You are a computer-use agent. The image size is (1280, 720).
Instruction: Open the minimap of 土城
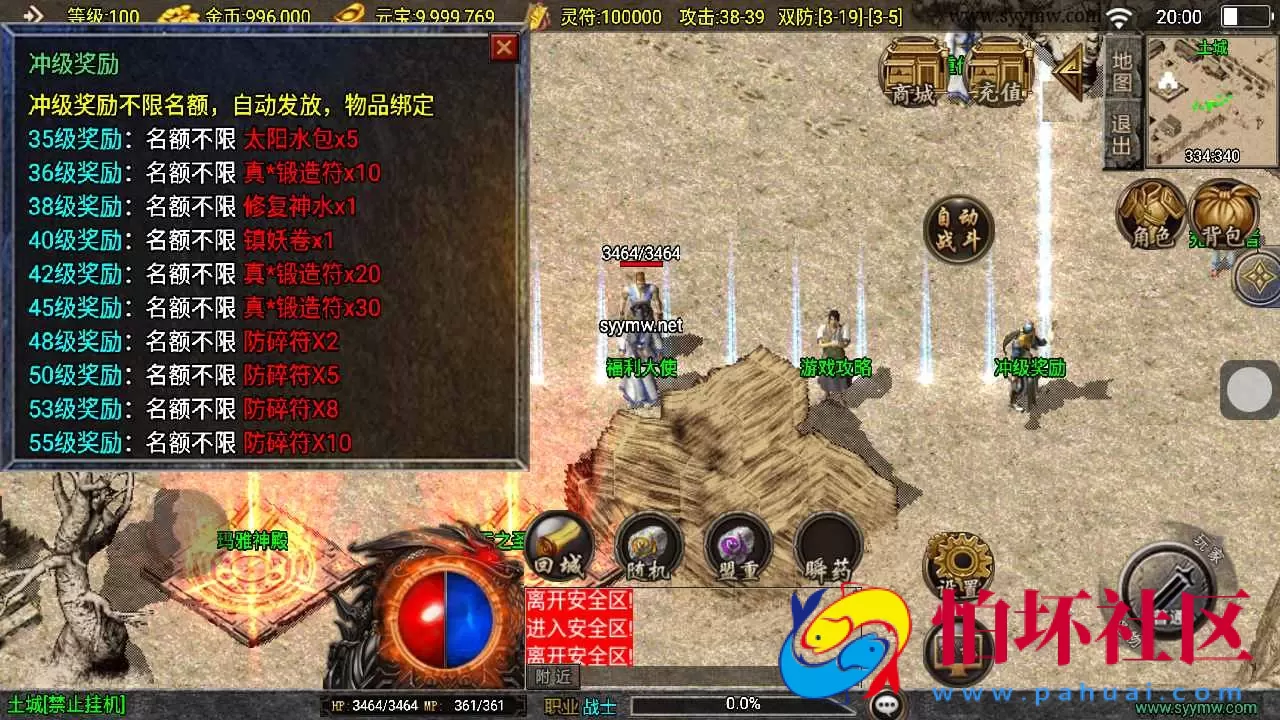click(x=1210, y=100)
